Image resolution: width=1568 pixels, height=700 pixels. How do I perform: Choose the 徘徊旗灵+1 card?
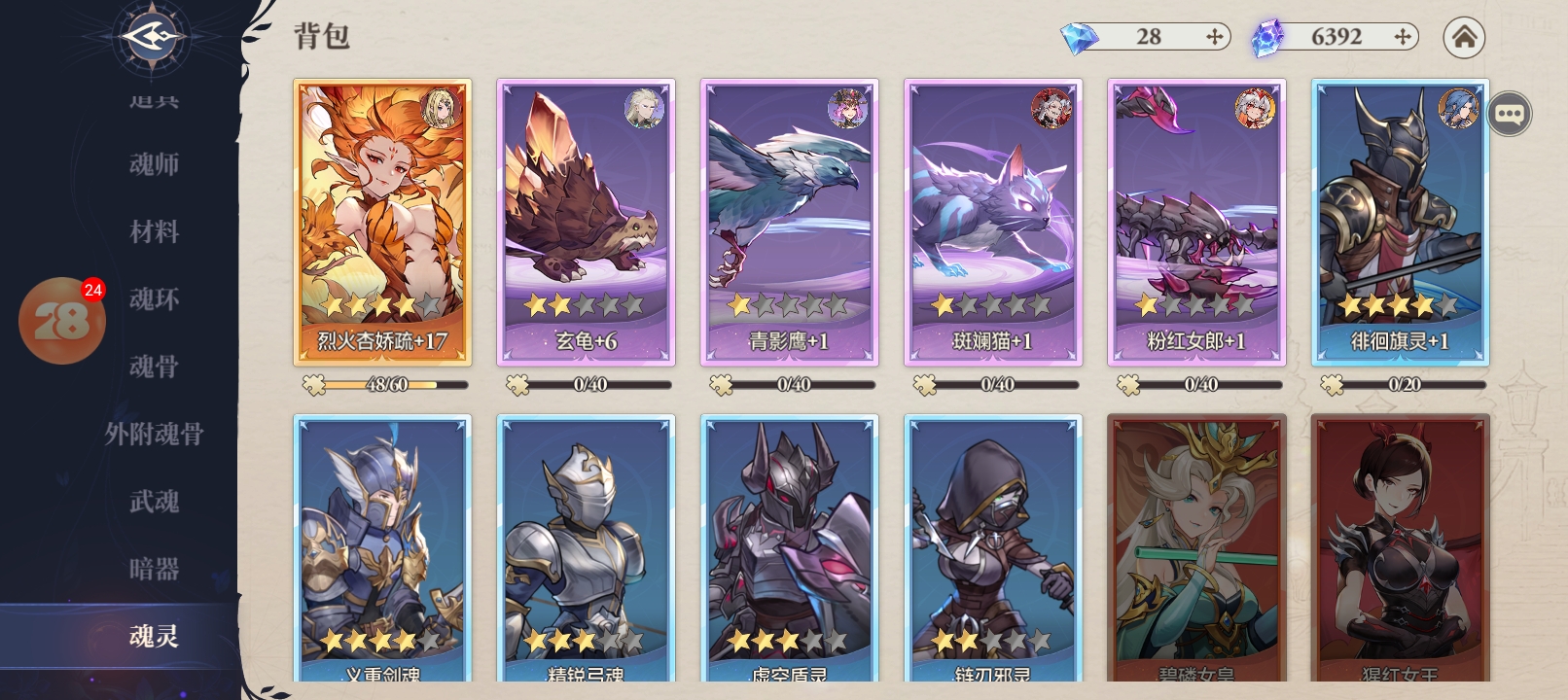tap(1400, 223)
